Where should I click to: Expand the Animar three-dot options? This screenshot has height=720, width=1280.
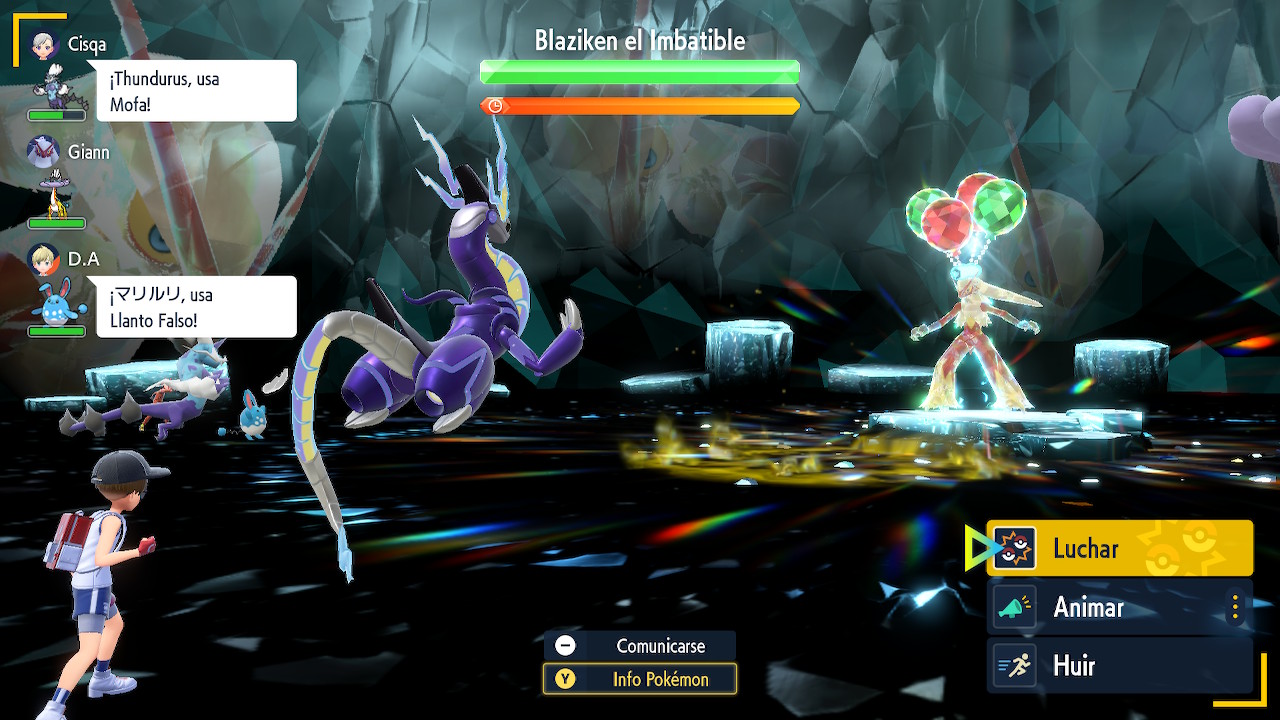1236,607
